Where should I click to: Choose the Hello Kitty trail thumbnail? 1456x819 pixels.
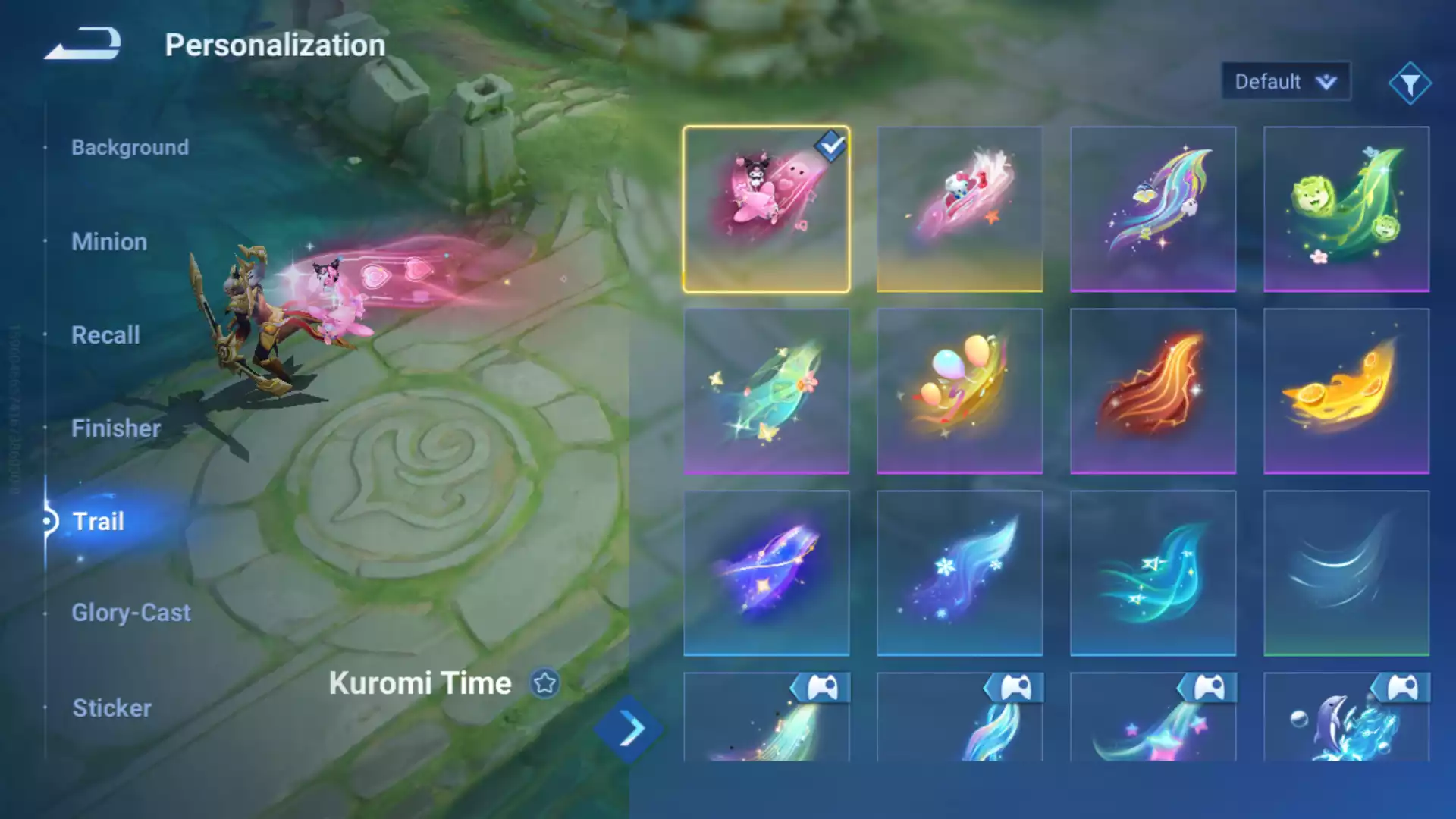pos(959,209)
